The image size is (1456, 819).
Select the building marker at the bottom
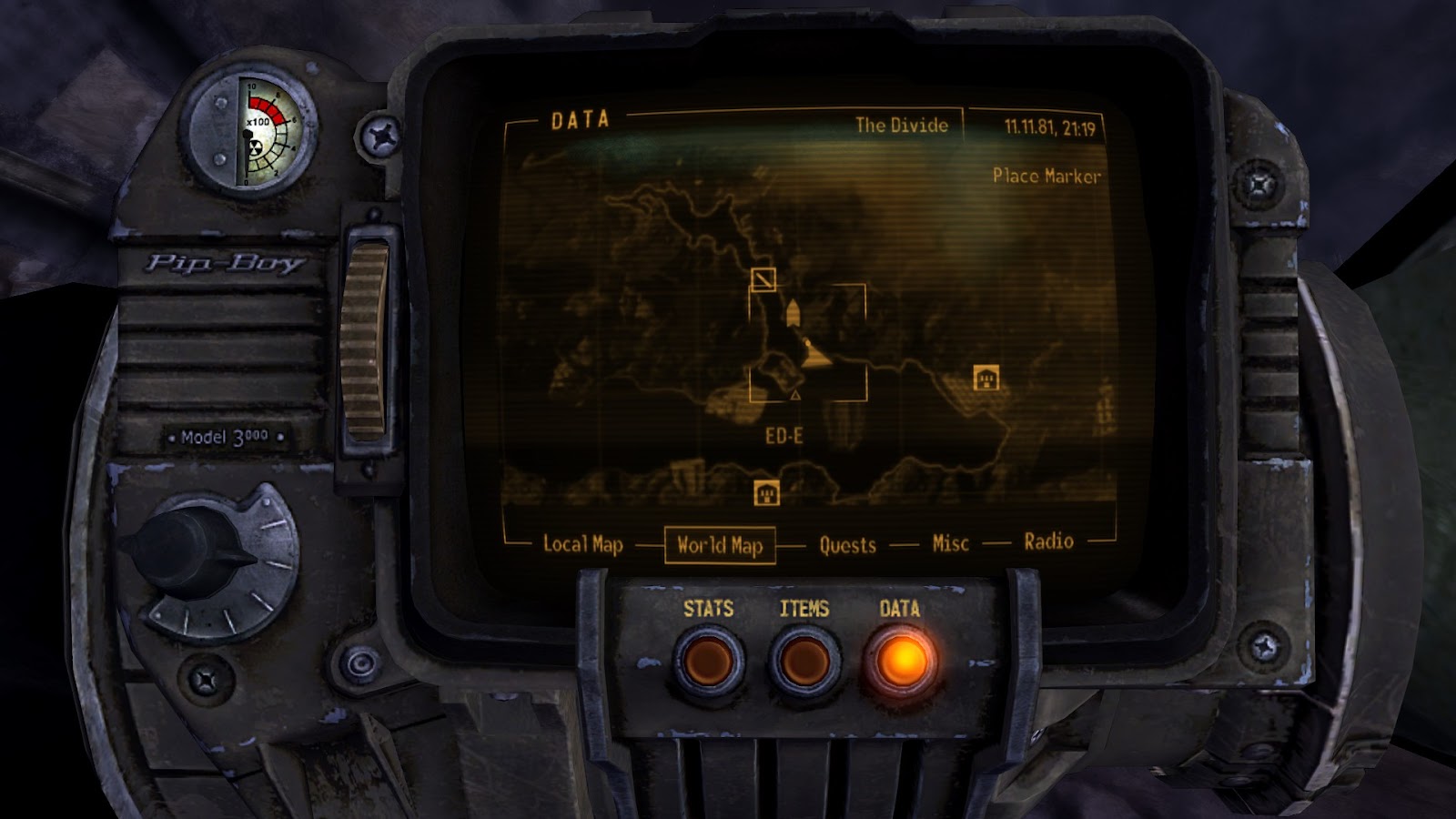click(767, 492)
